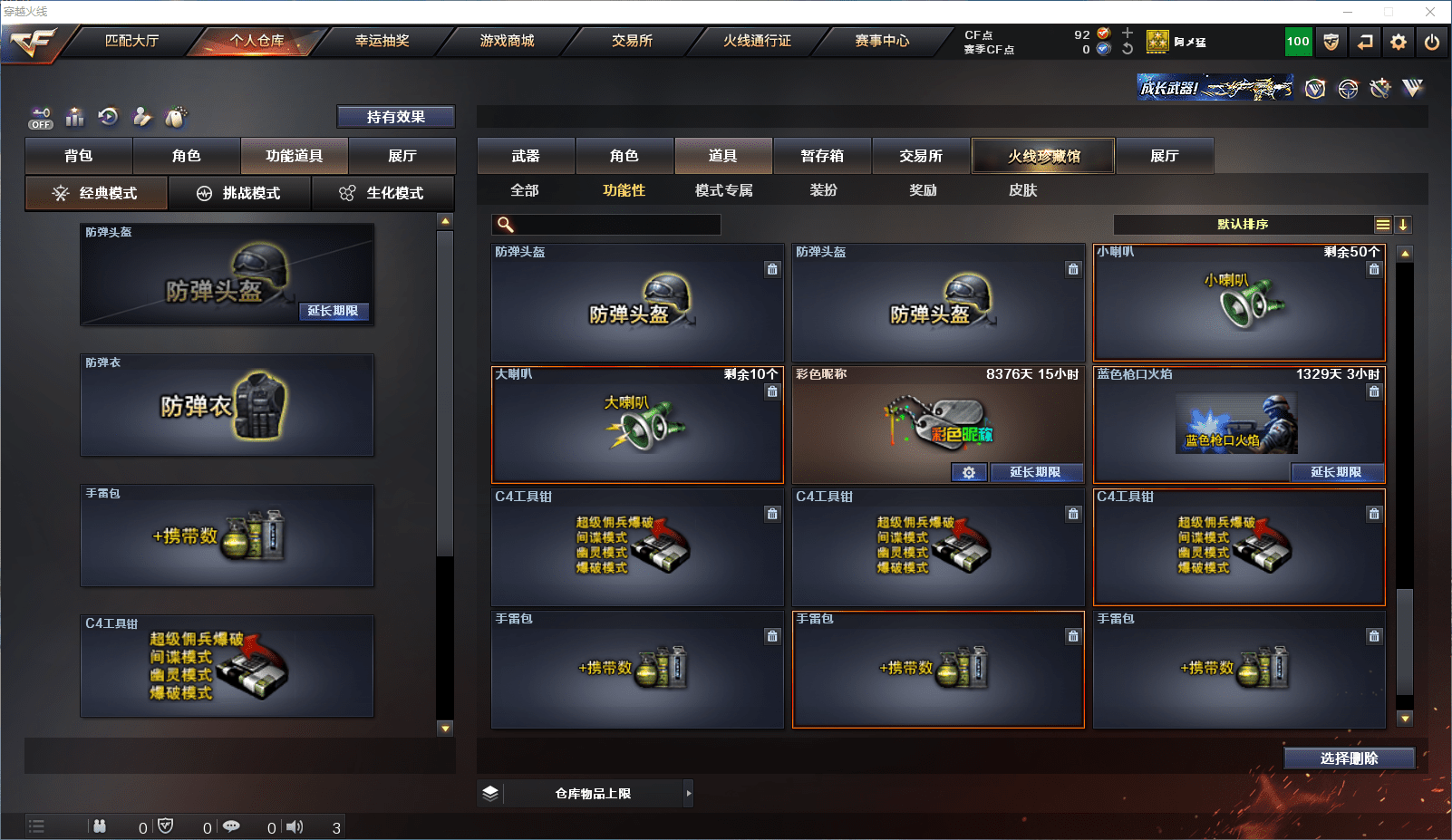Extend the 蓝色枪口火焰 item duration
Image resolution: width=1452 pixels, height=840 pixels.
(1336, 472)
